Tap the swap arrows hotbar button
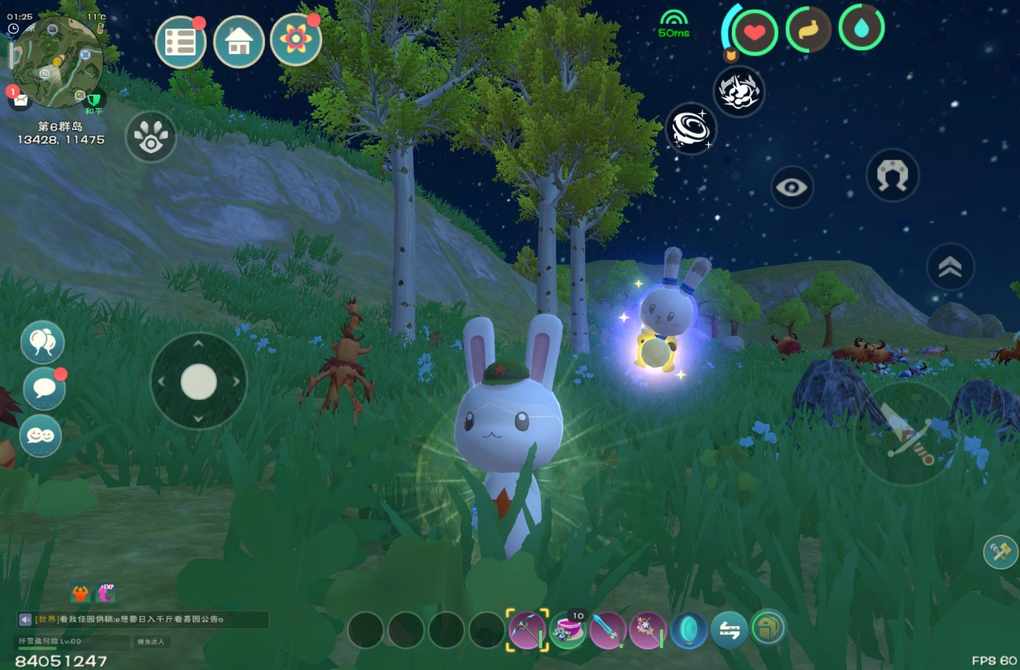The width and height of the screenshot is (1020, 670). 729,630
